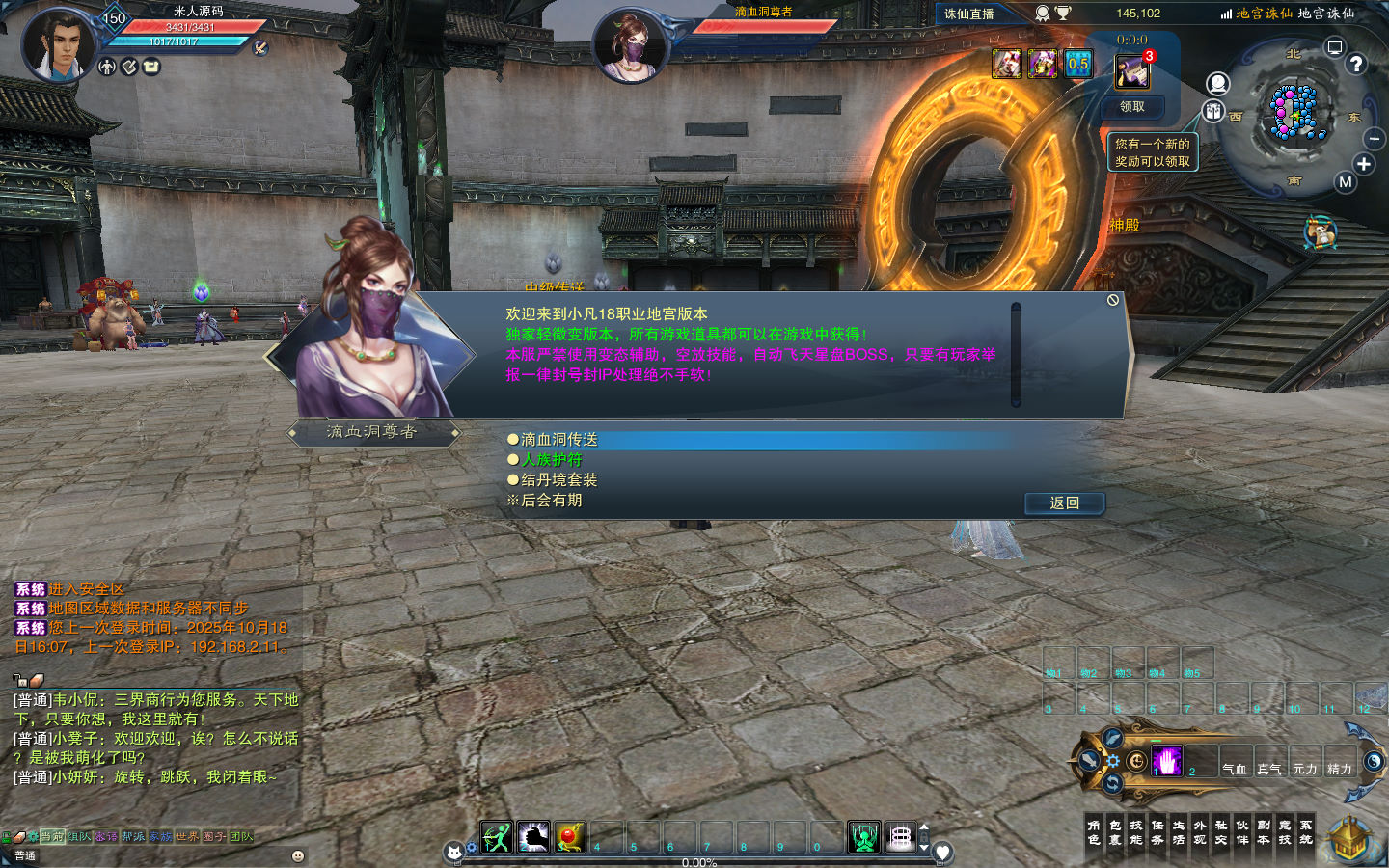Claim the reward with the 领取 button
Image resolution: width=1389 pixels, height=868 pixels.
click(x=1132, y=107)
